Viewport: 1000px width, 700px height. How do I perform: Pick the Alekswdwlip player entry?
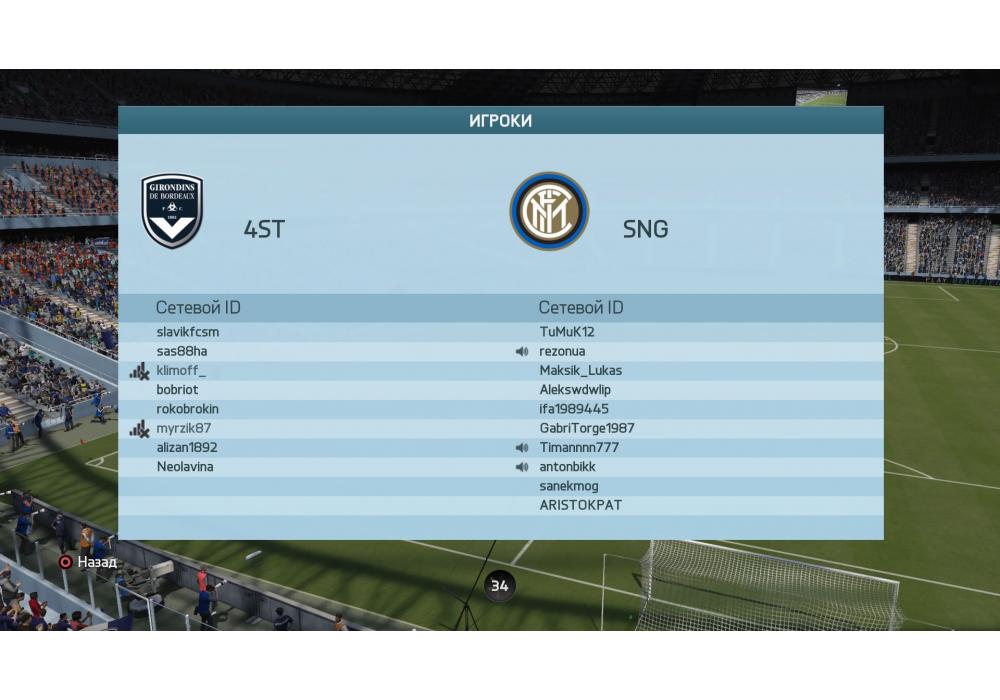(576, 390)
